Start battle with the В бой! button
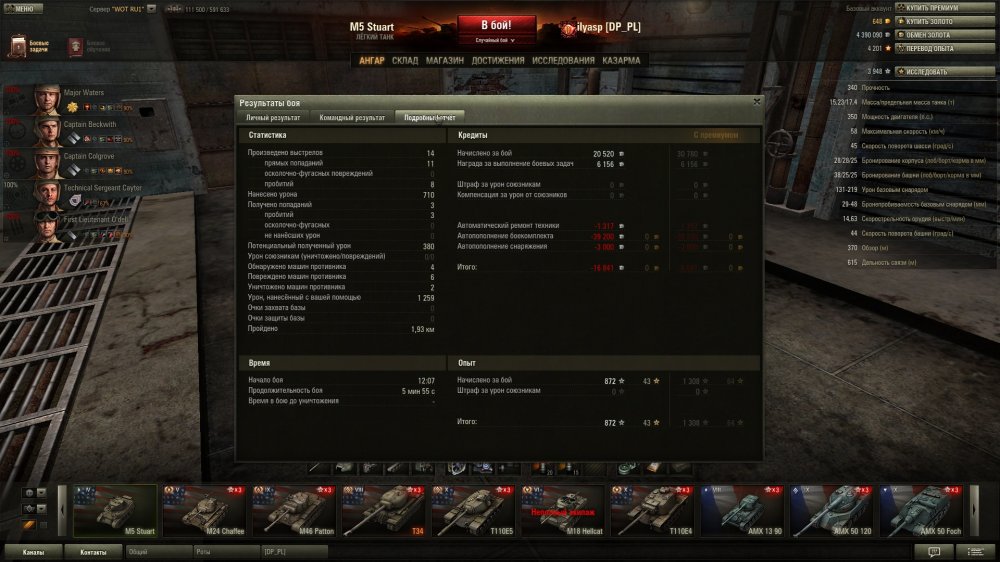The height and width of the screenshot is (562, 1000). click(497, 27)
